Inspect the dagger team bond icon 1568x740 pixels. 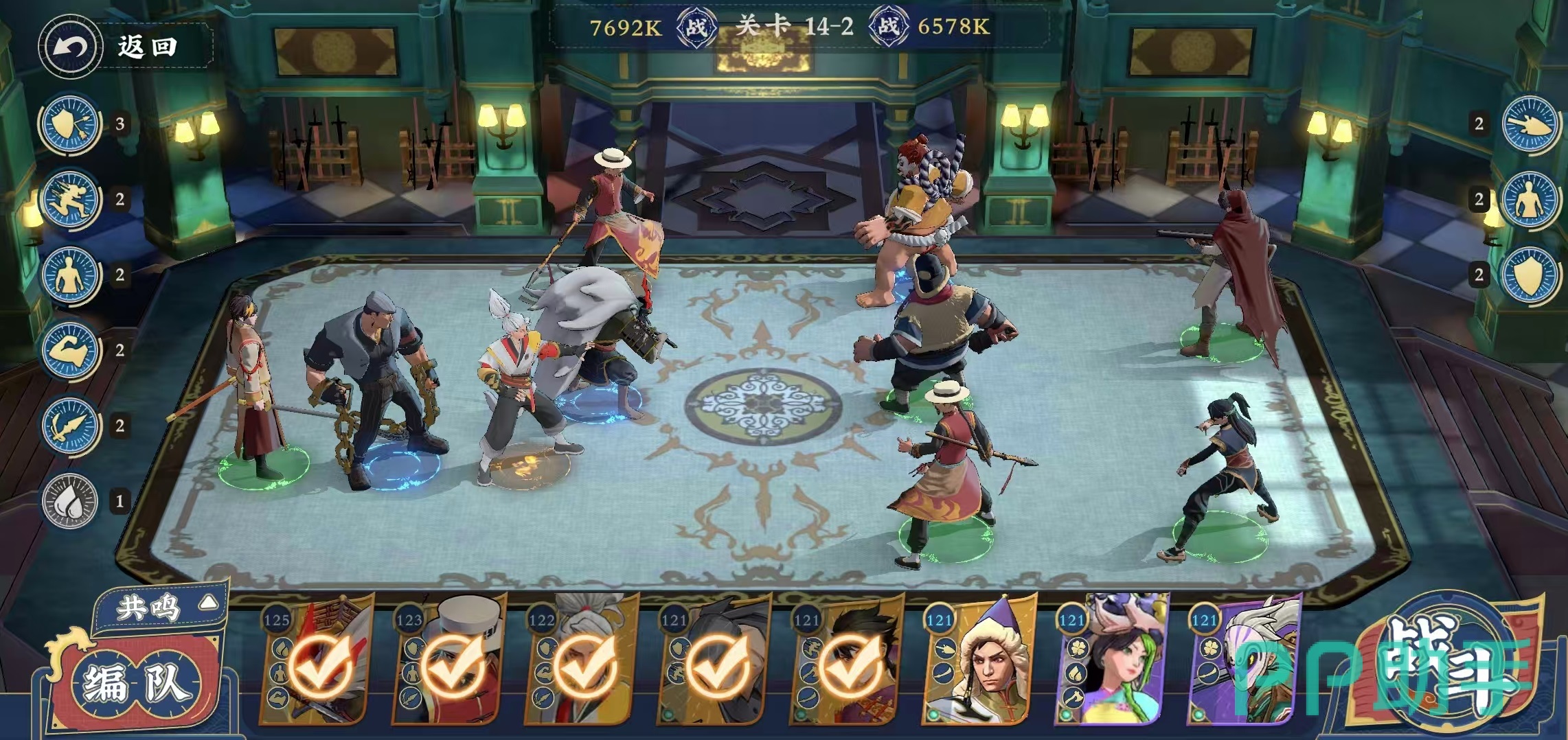[x=69, y=426]
